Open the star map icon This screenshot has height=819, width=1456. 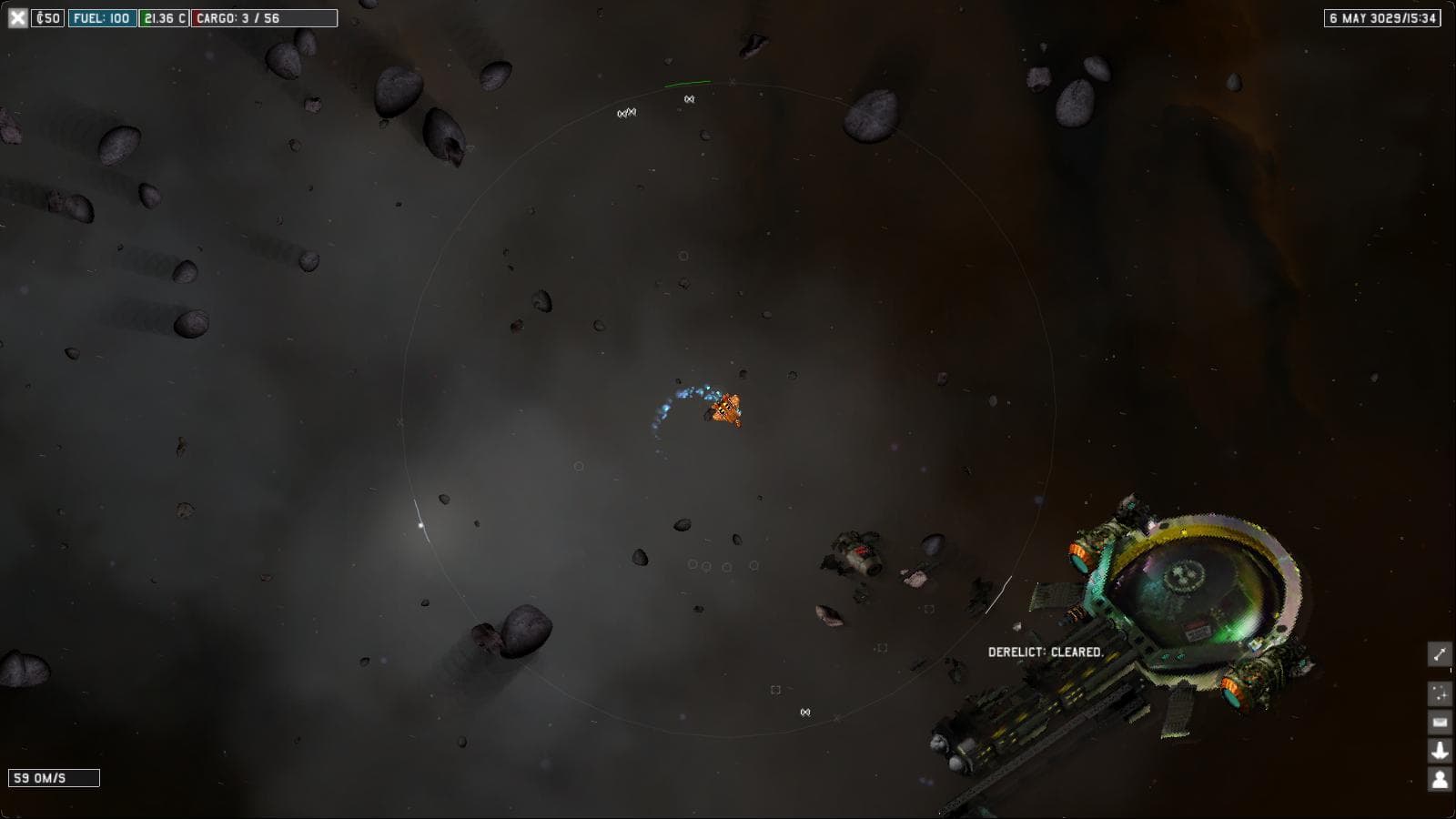1440,693
